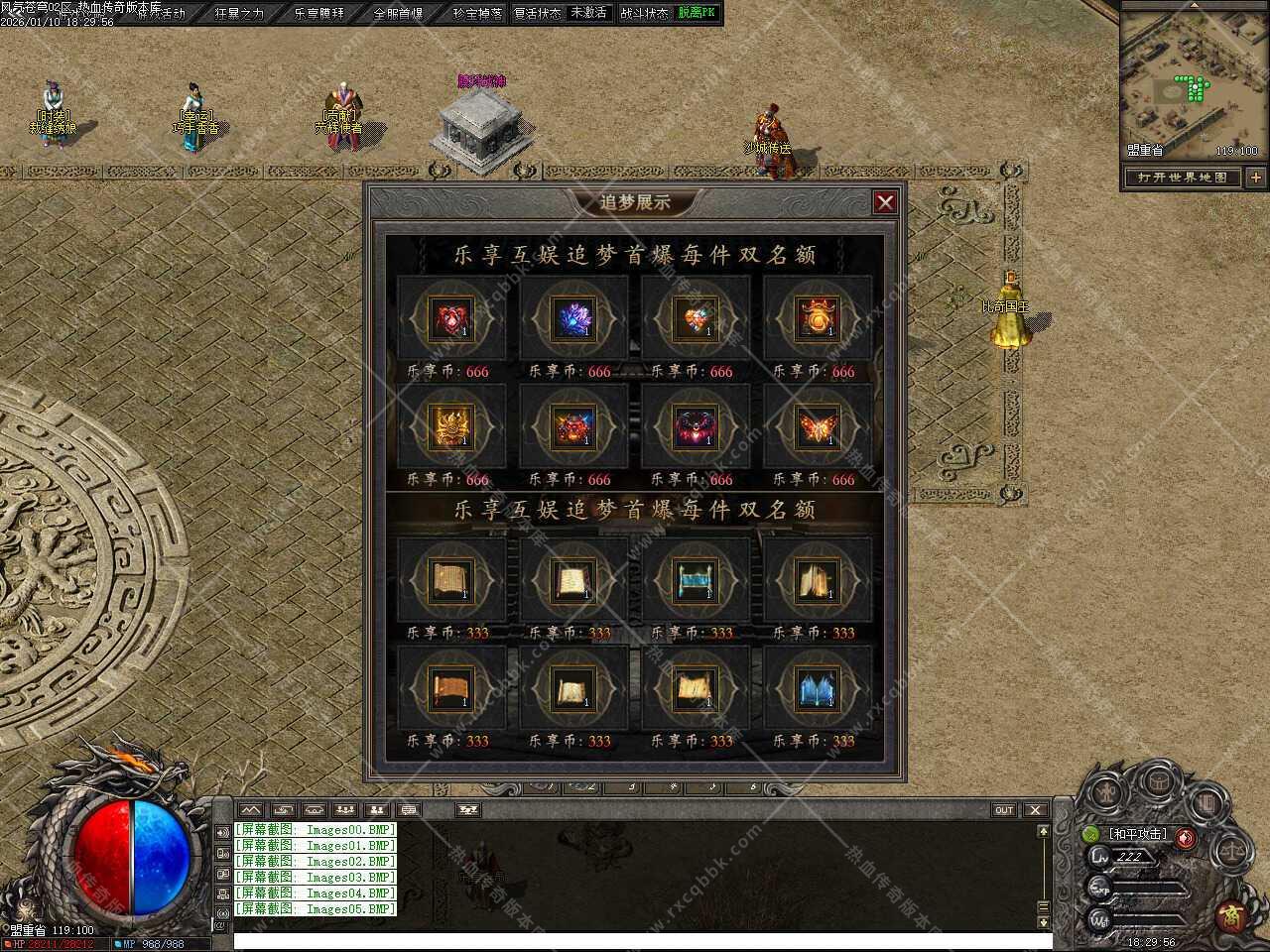Open the 乐享膜拜 menu
The width and height of the screenshot is (1270, 952).
click(x=319, y=13)
